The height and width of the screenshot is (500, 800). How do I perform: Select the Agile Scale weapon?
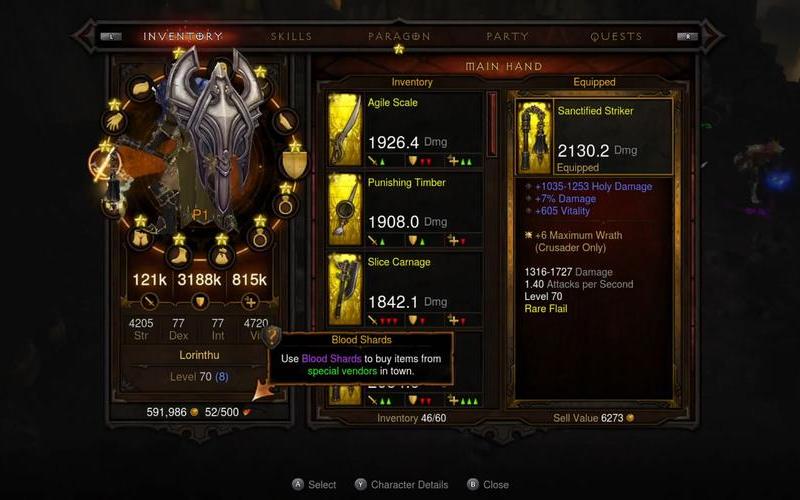click(406, 131)
